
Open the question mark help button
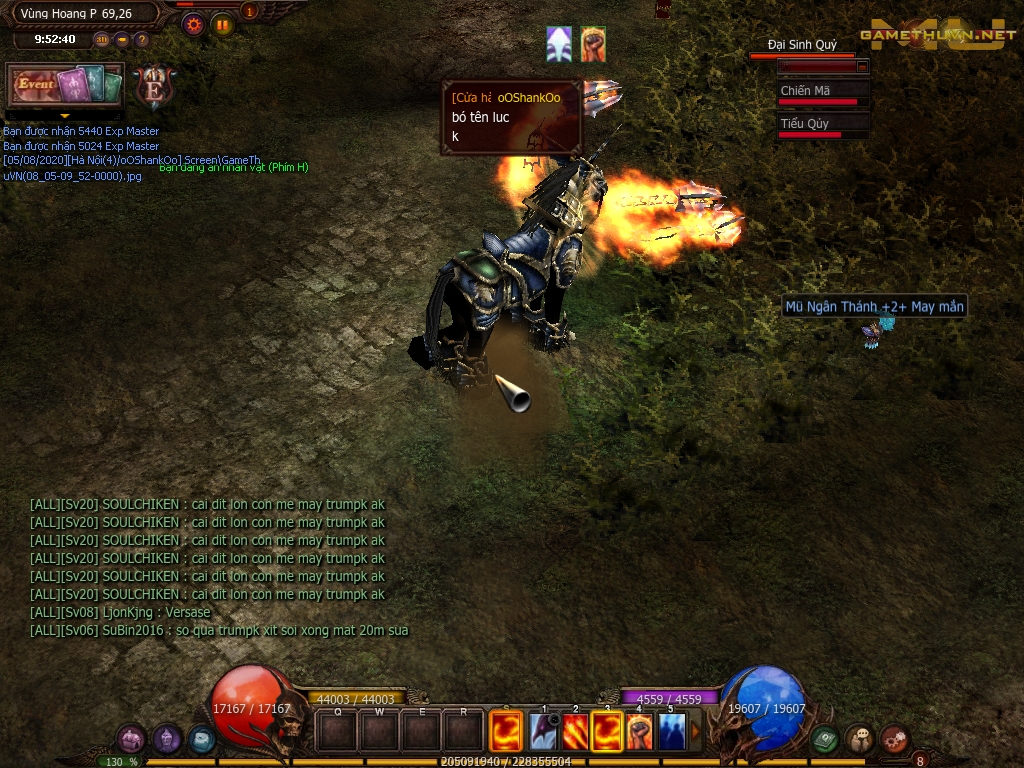(x=141, y=40)
